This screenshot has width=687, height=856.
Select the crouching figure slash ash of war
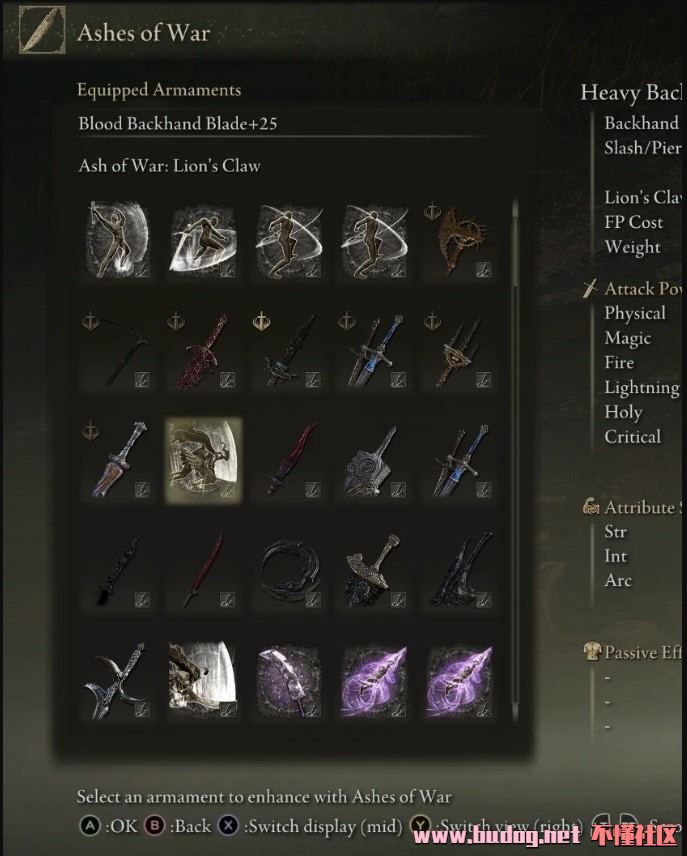[x=203, y=240]
